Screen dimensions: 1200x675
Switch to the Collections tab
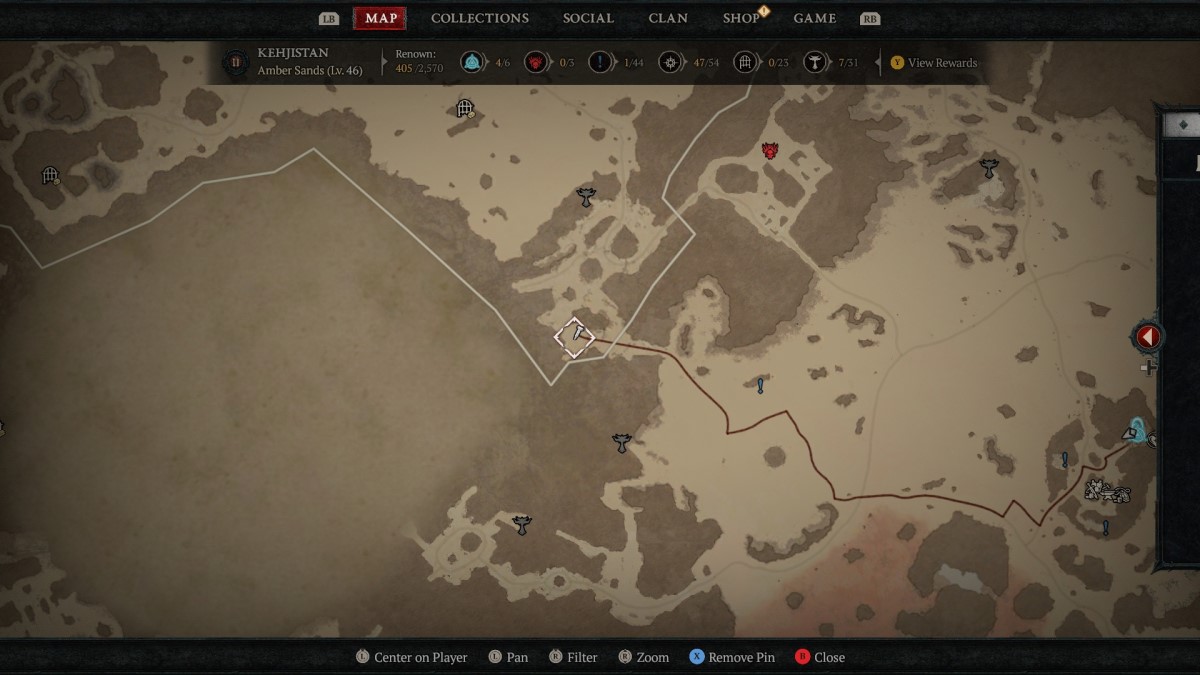(x=480, y=18)
